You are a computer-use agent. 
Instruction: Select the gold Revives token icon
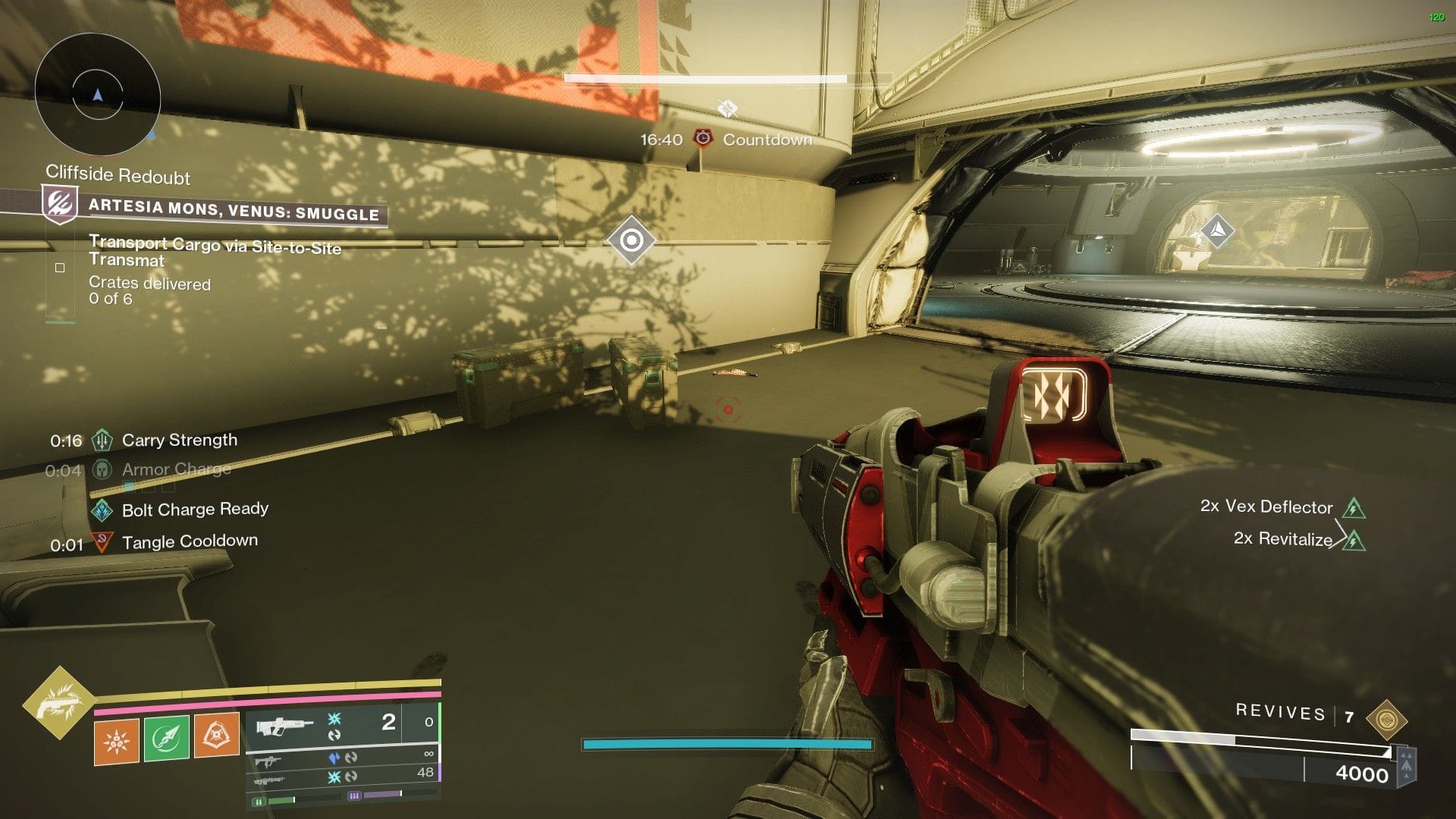1386,720
